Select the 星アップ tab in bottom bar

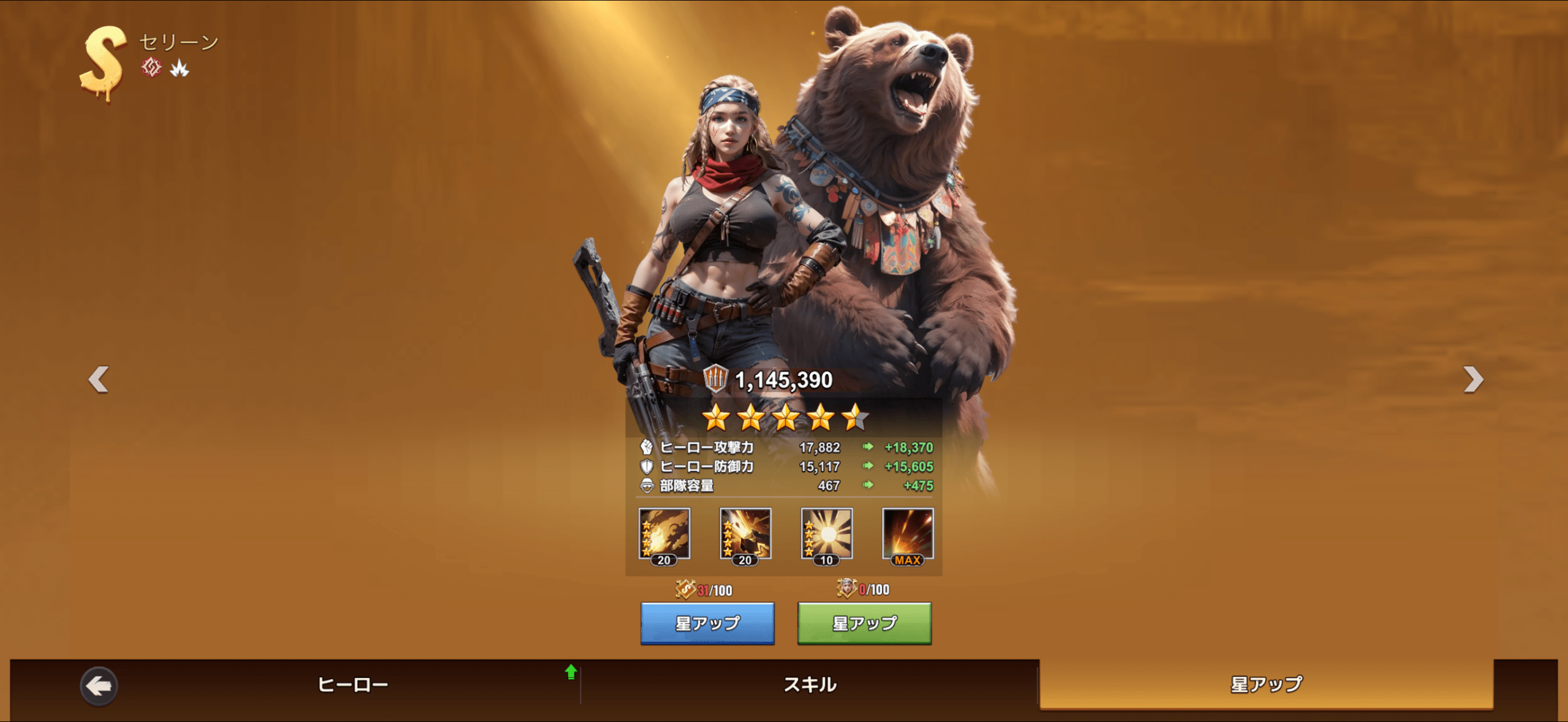[x=1266, y=684]
